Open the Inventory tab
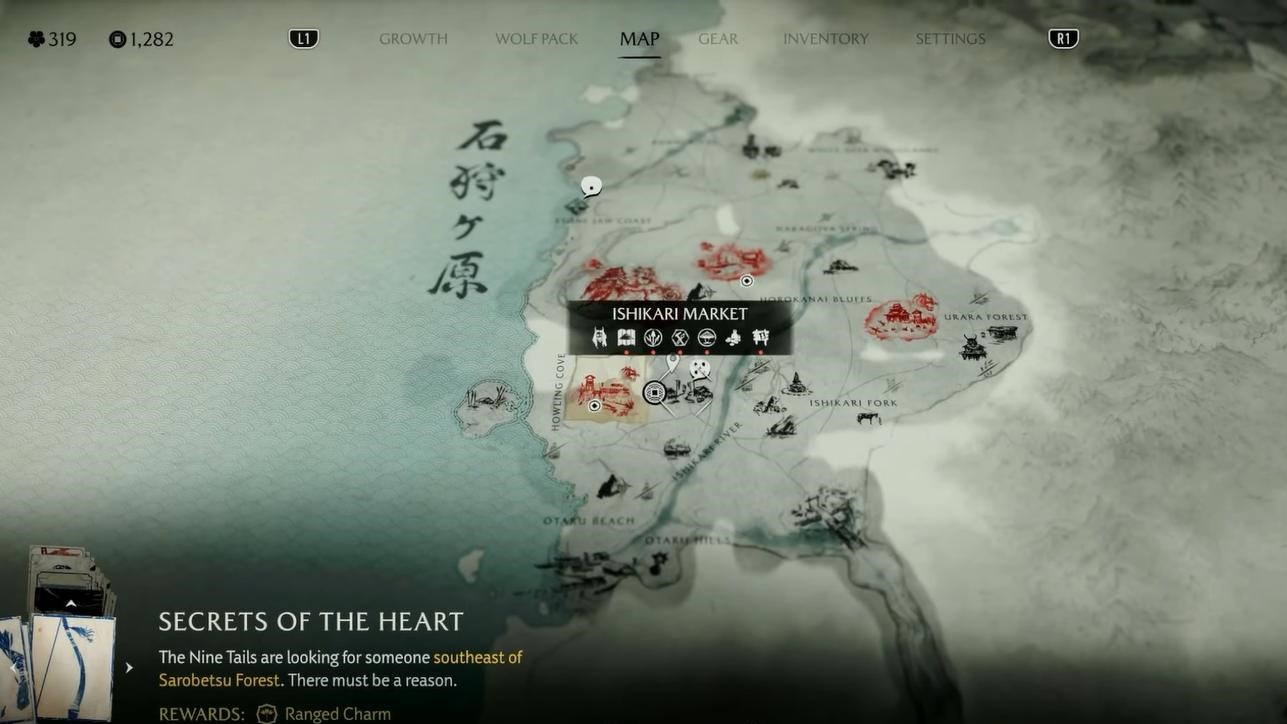 click(826, 39)
